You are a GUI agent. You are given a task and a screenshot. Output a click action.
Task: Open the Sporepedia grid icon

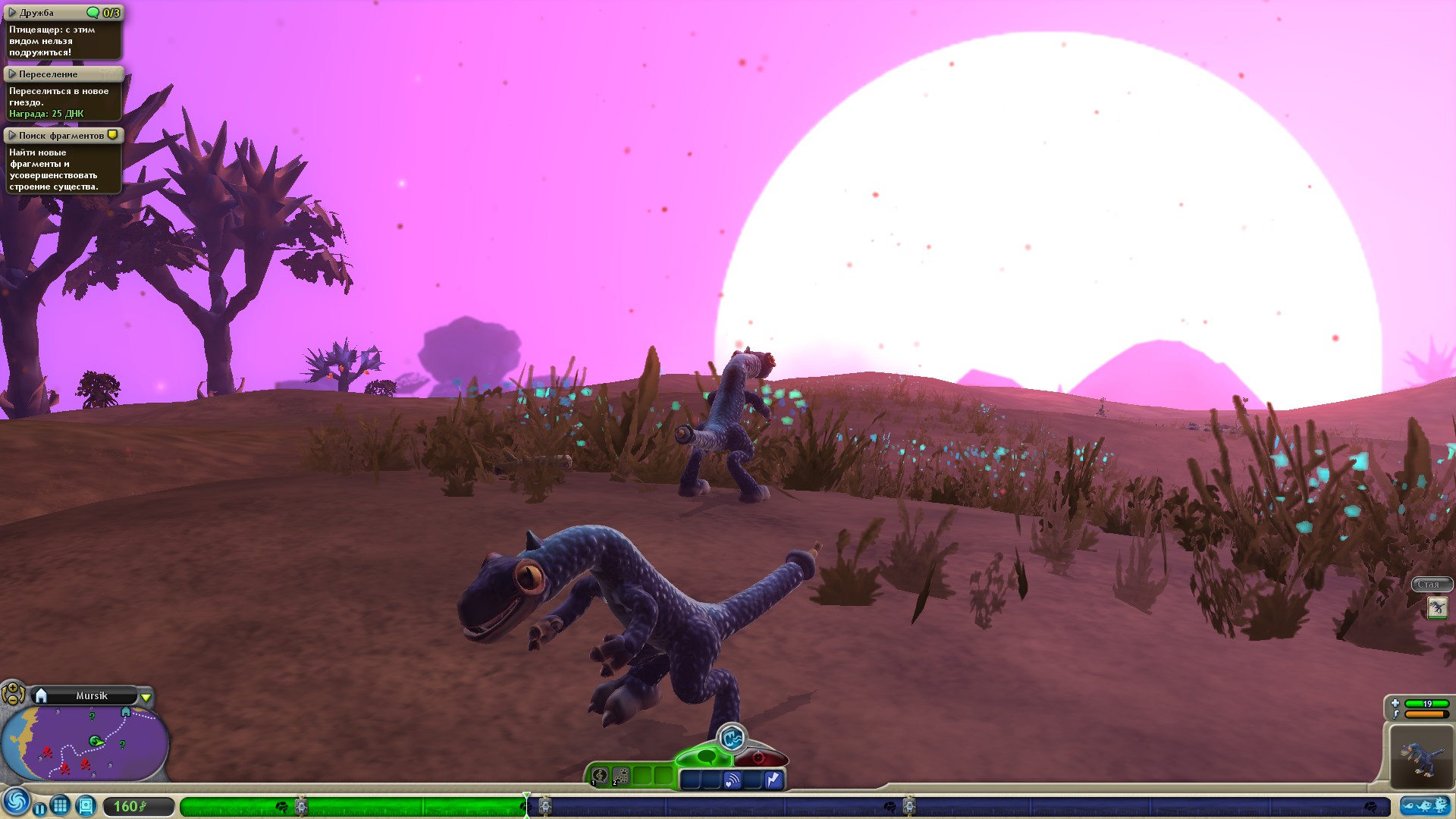click(x=61, y=806)
